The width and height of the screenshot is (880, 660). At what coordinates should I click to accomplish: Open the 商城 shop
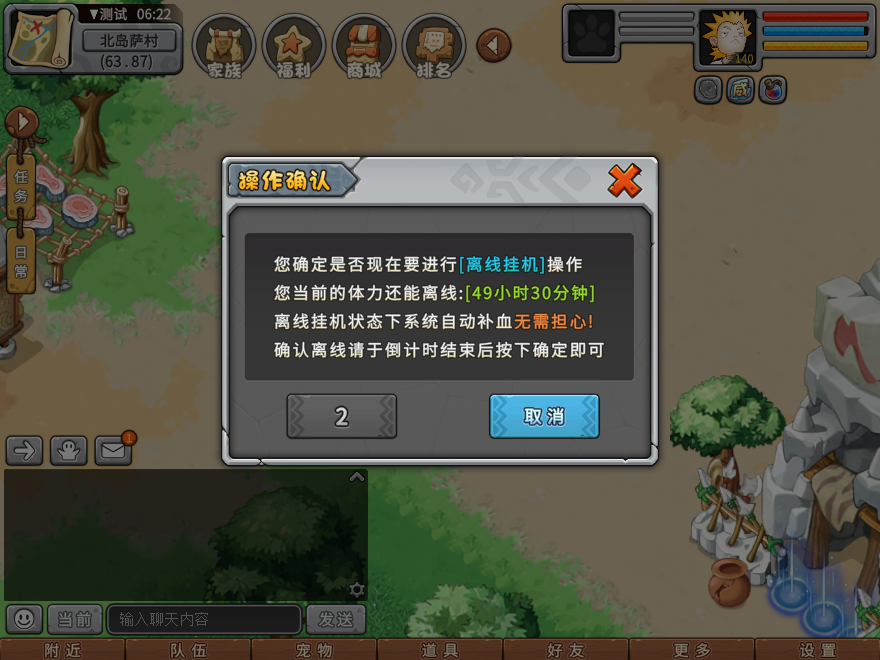pos(364,46)
